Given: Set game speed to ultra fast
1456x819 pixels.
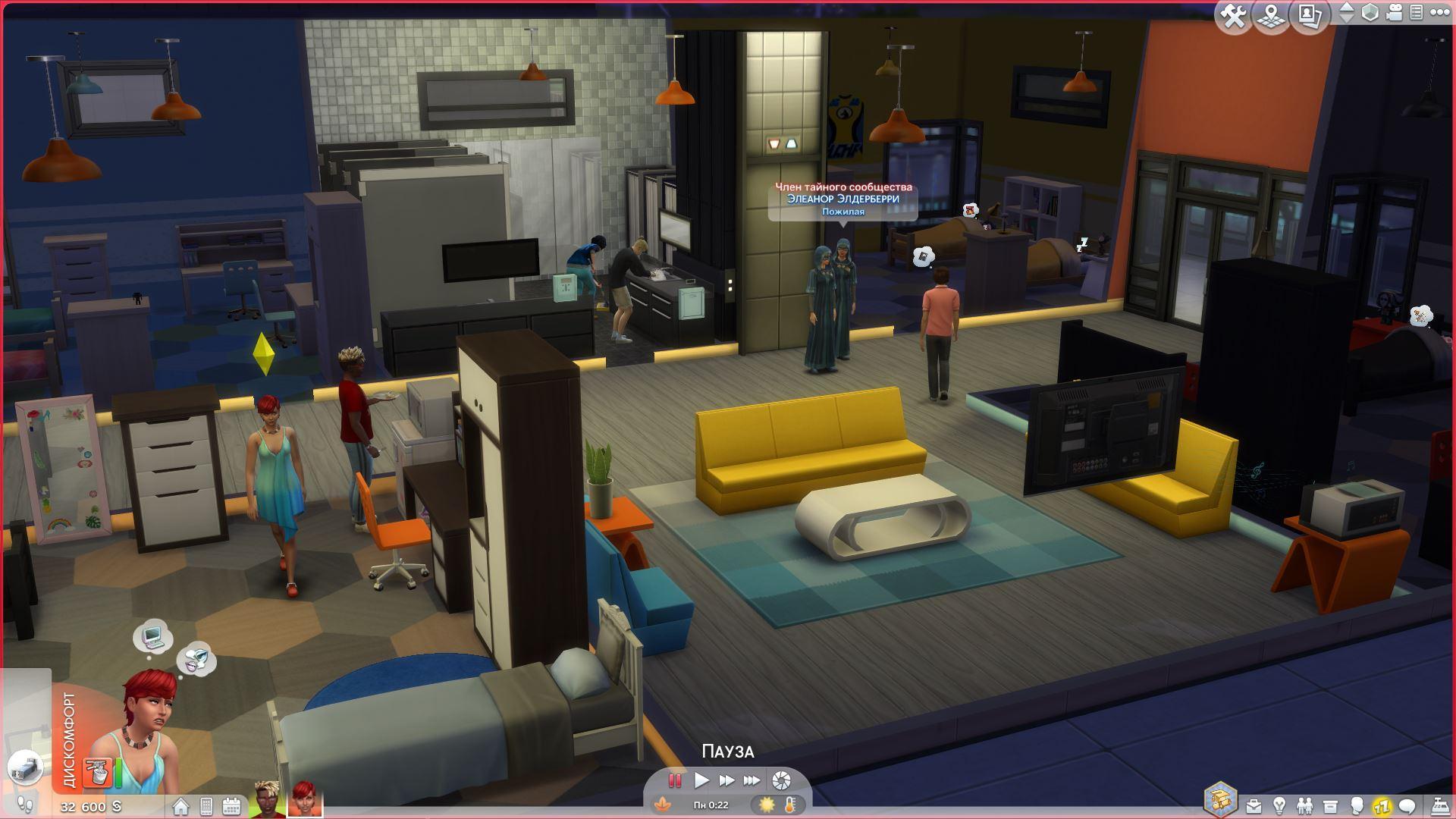Looking at the screenshot, I should [x=752, y=780].
